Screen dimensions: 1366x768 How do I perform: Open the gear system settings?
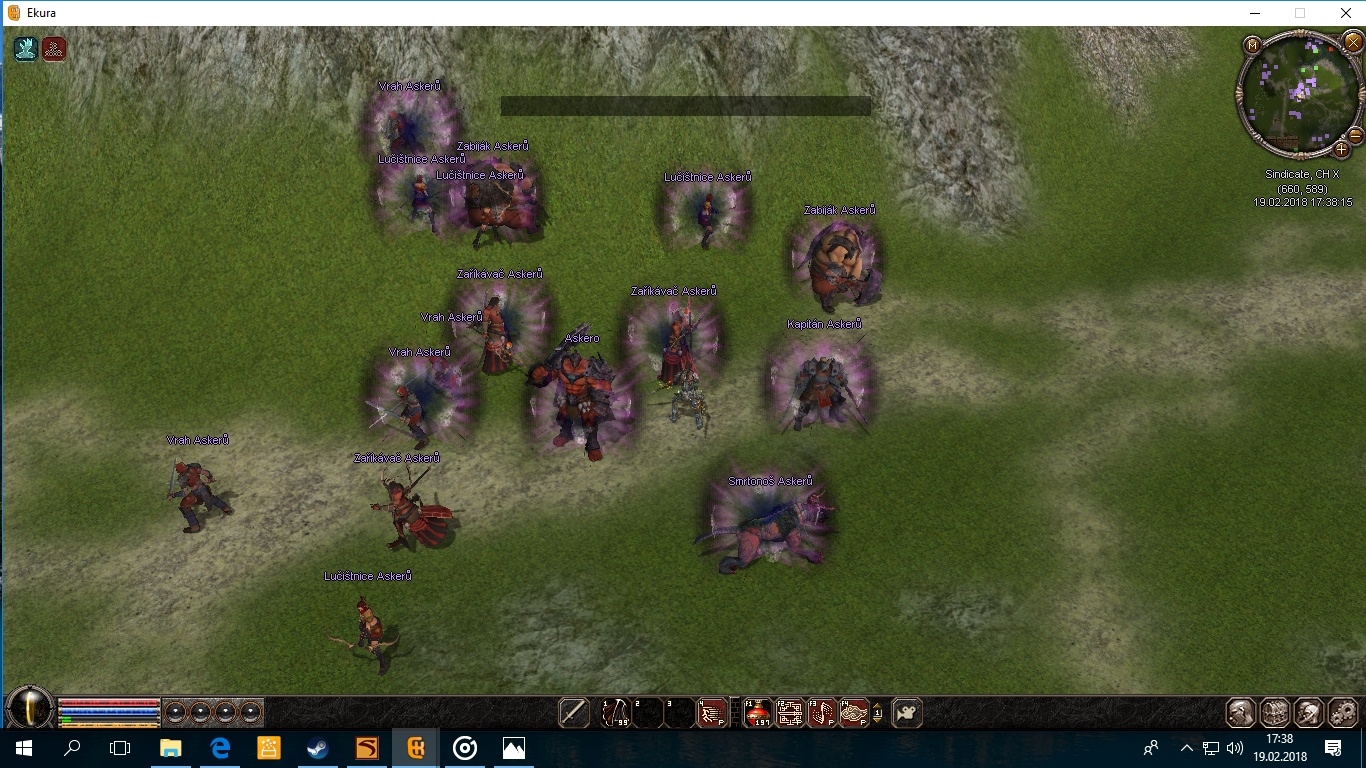(x=1341, y=713)
